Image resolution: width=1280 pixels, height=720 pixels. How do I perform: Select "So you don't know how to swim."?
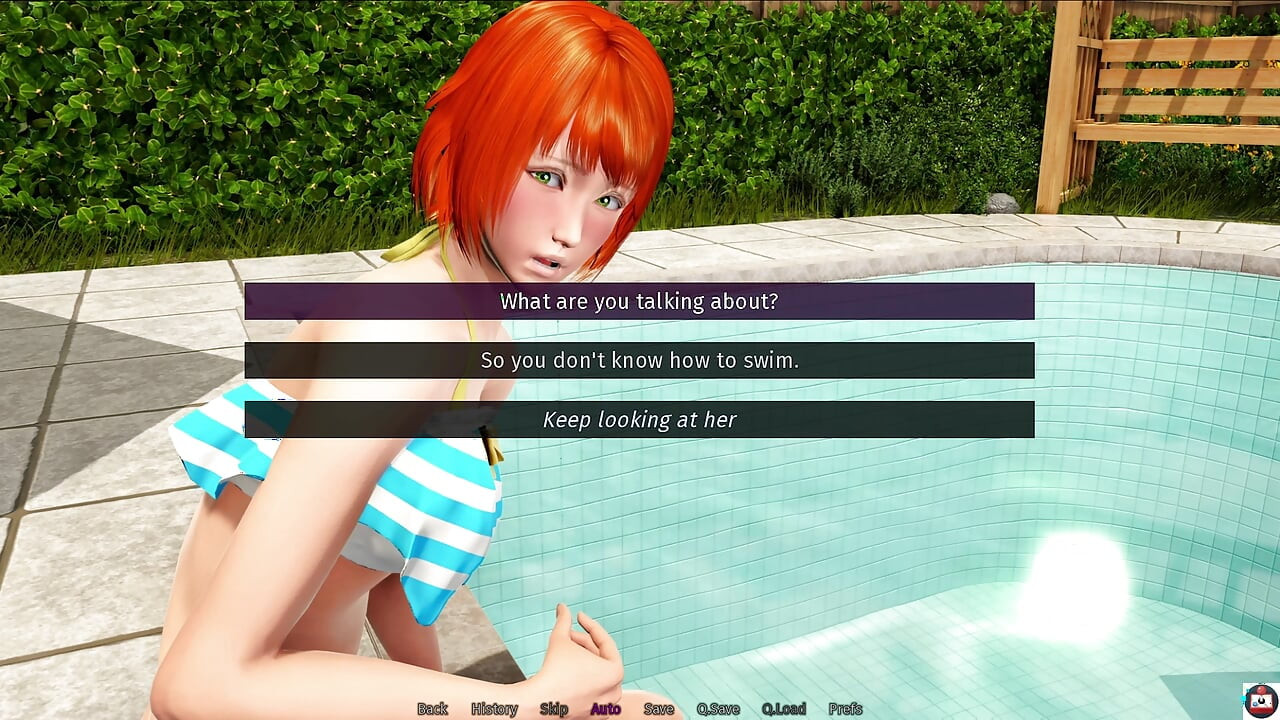[x=639, y=360]
